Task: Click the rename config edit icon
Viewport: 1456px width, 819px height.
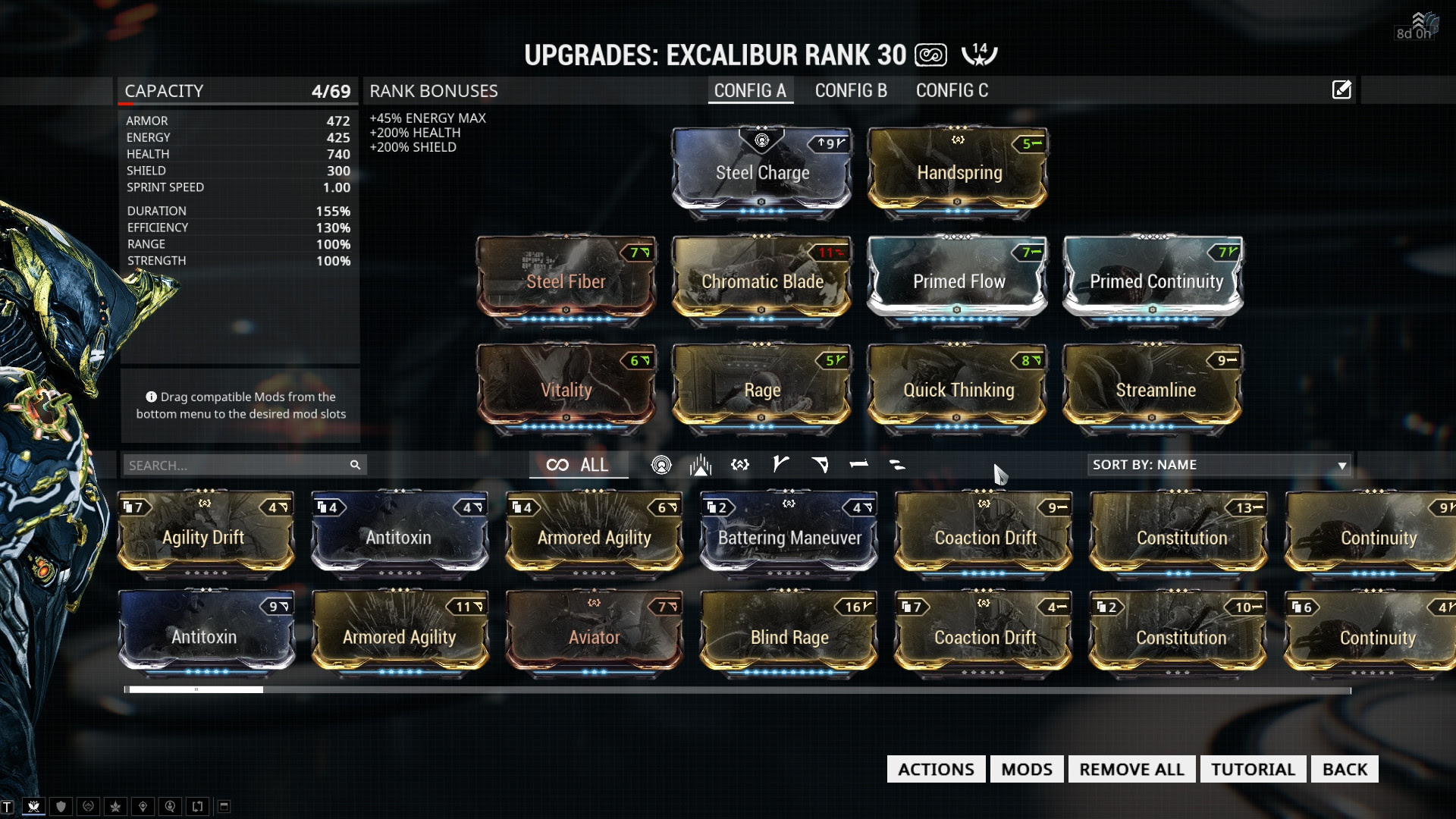Action: [1341, 90]
